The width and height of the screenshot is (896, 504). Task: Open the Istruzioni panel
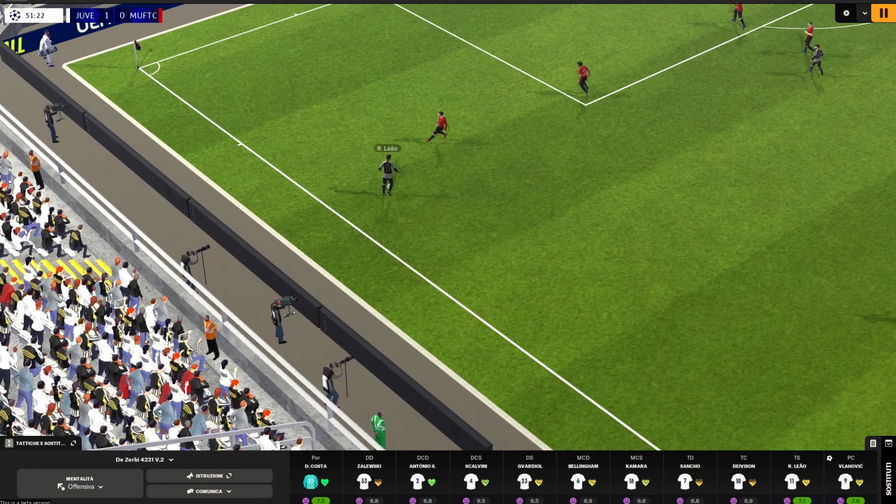tap(209, 476)
